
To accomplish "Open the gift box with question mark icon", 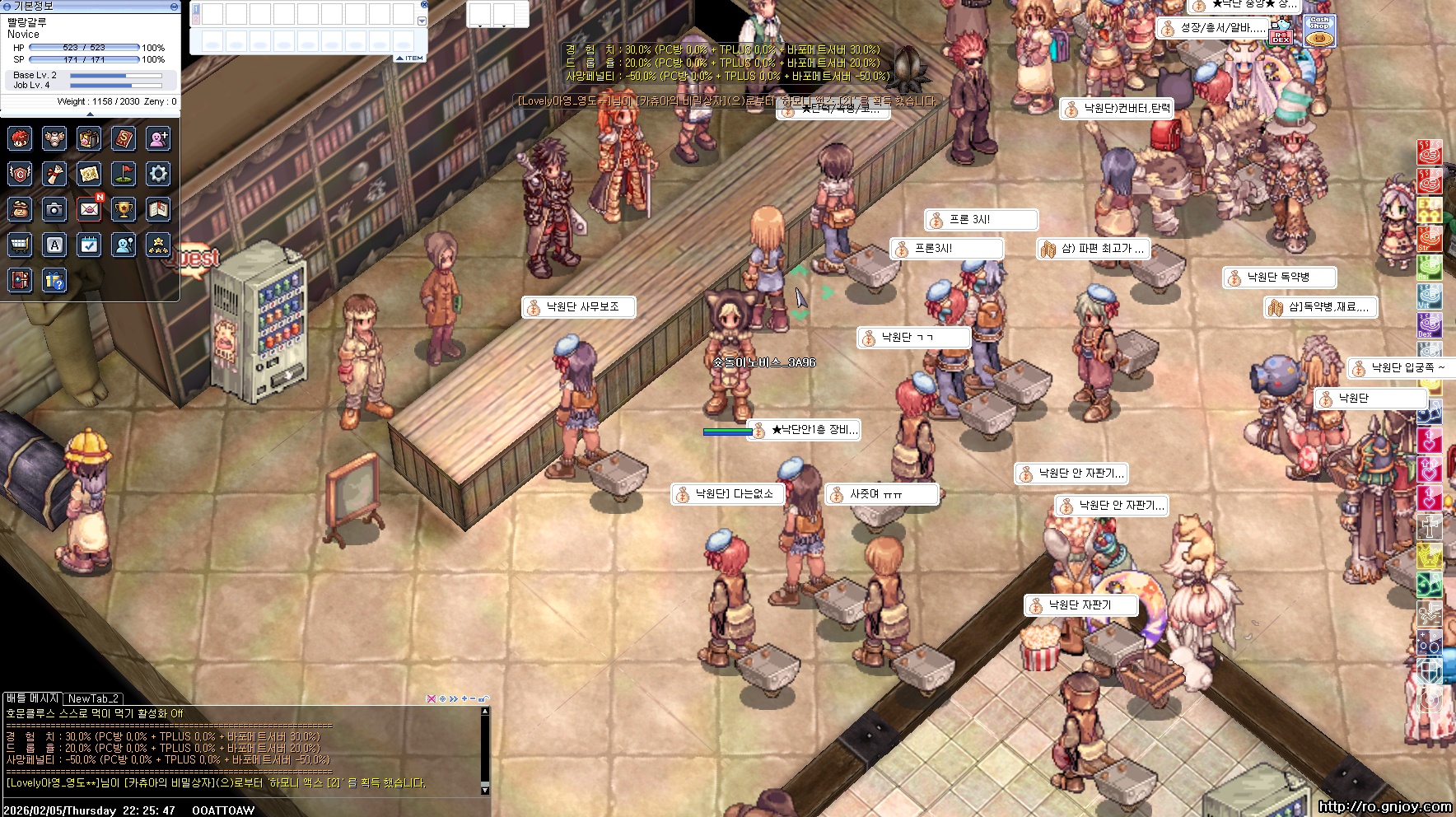I will click(54, 281).
